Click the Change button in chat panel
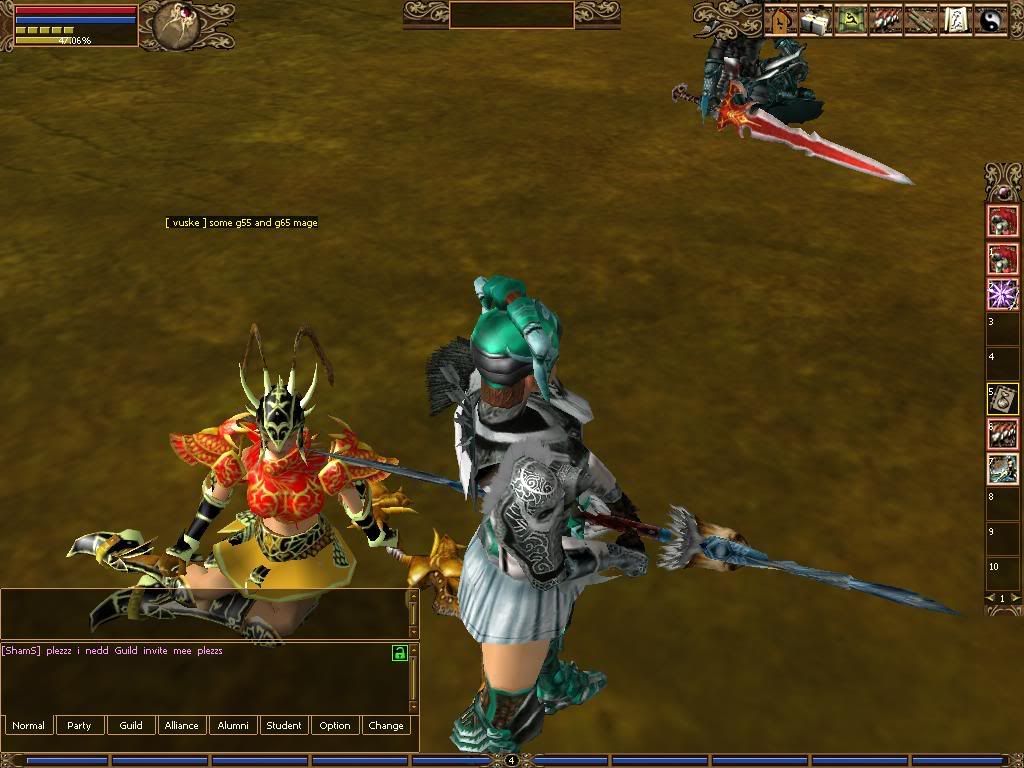This screenshot has width=1024, height=768. click(x=386, y=725)
